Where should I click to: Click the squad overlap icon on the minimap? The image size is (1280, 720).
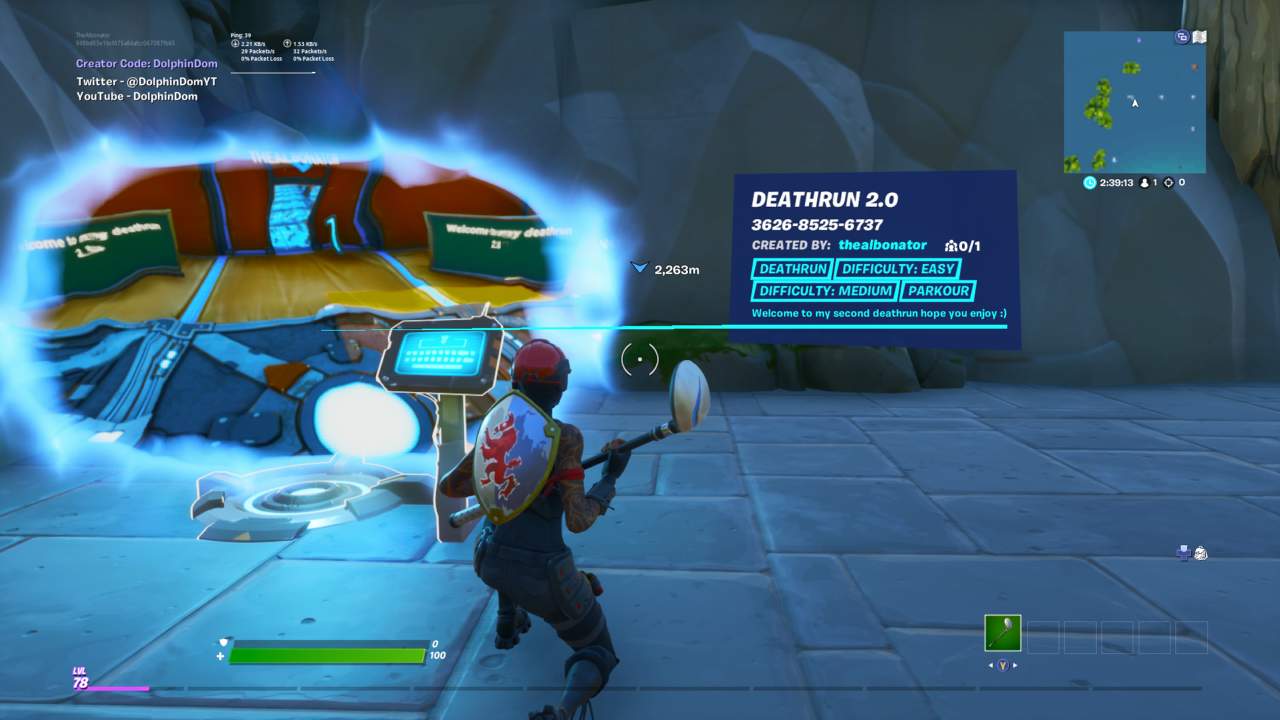point(1181,36)
